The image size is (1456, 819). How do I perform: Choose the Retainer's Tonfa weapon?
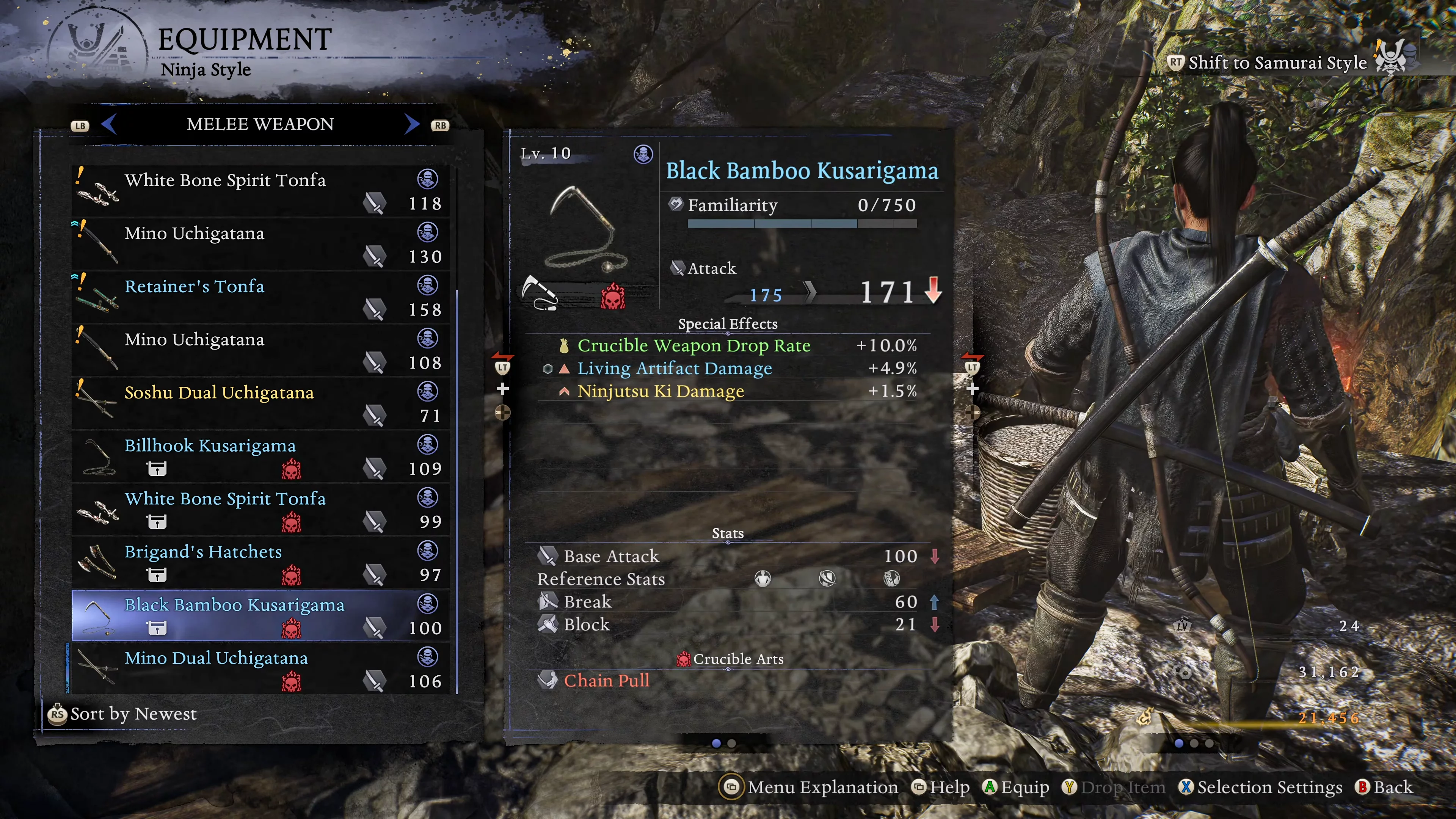coord(260,297)
